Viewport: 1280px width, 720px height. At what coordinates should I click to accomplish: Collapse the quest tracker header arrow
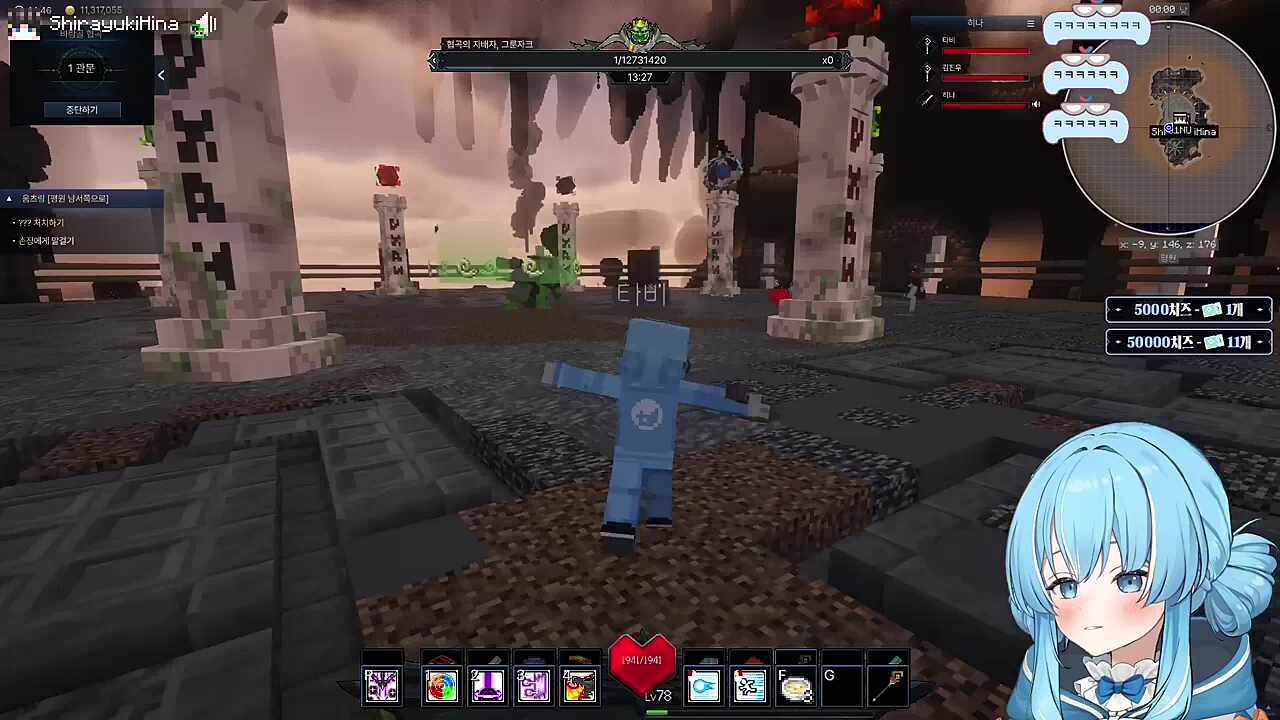point(10,199)
